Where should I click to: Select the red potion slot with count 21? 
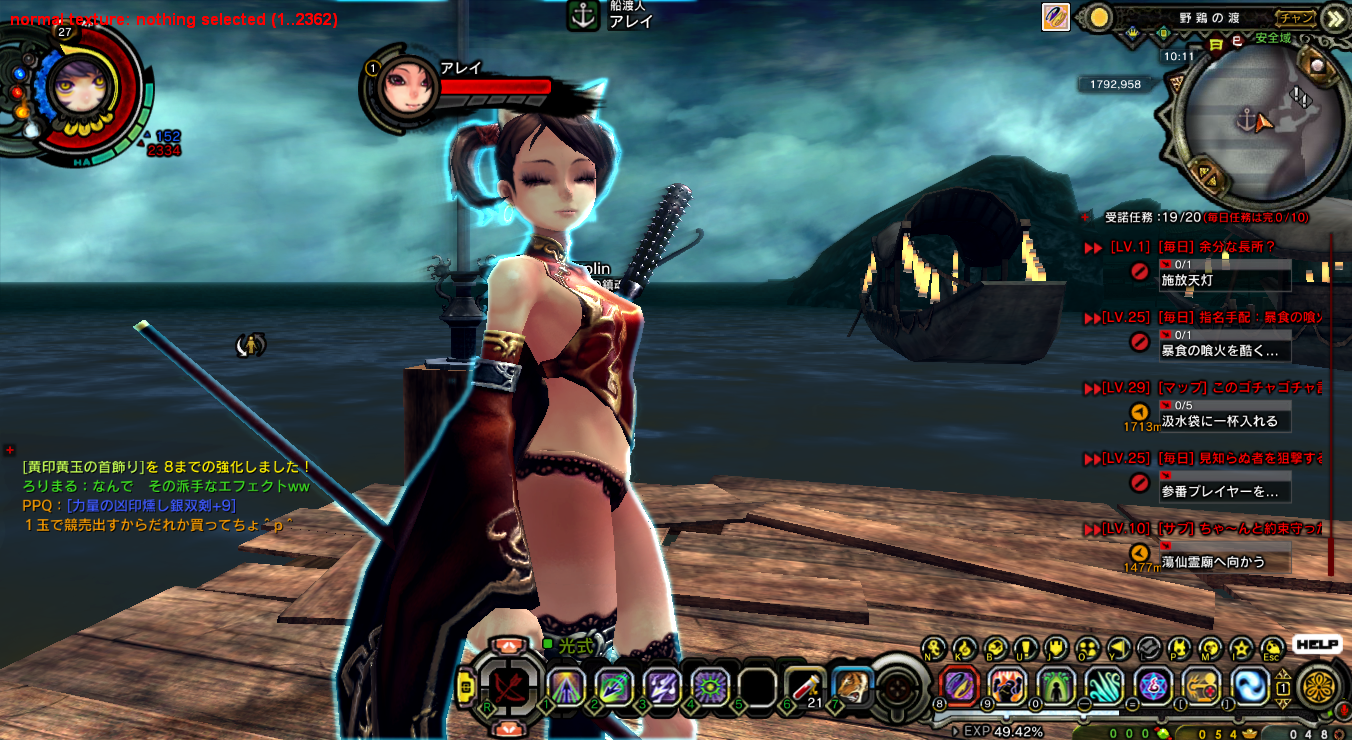tap(804, 686)
